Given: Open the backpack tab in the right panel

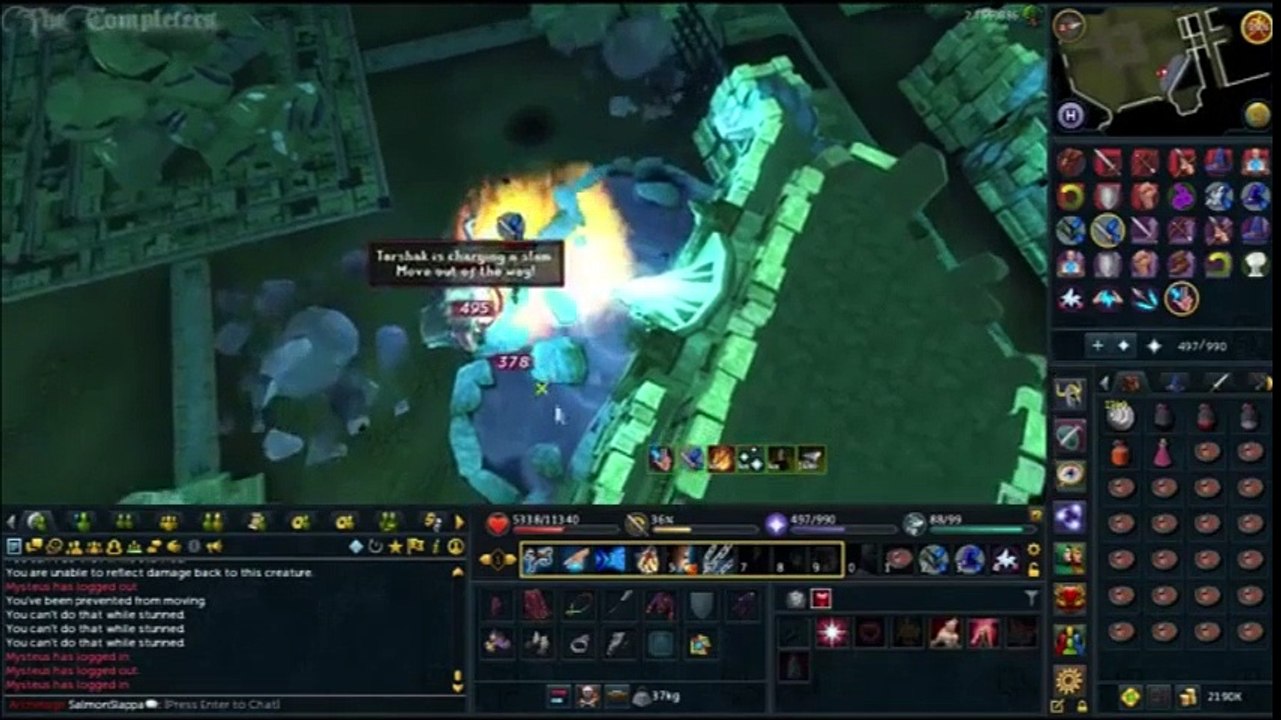Looking at the screenshot, I should [x=1130, y=383].
